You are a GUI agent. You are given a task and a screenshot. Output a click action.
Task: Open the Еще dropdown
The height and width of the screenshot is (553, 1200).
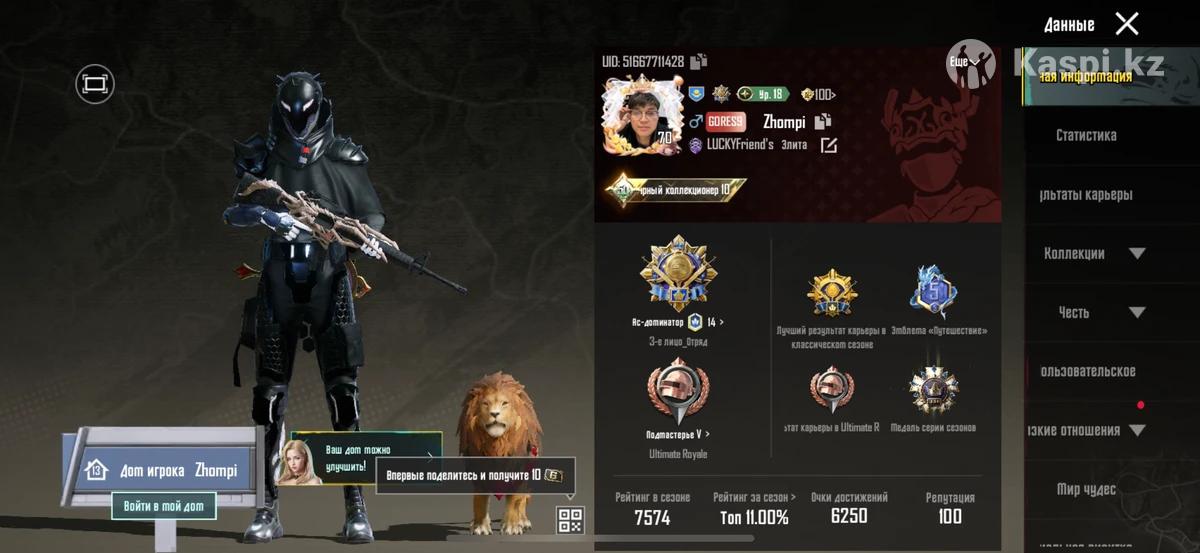[x=965, y=62]
